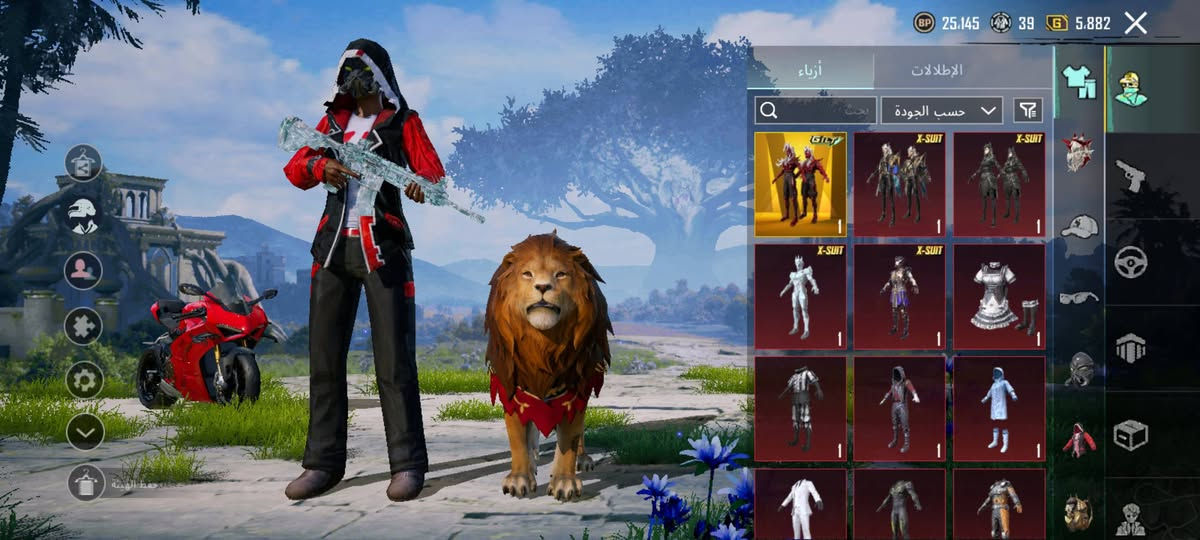The image size is (1200, 540).
Task: Open the filter button beside sort dropdown
Action: [x=1028, y=110]
